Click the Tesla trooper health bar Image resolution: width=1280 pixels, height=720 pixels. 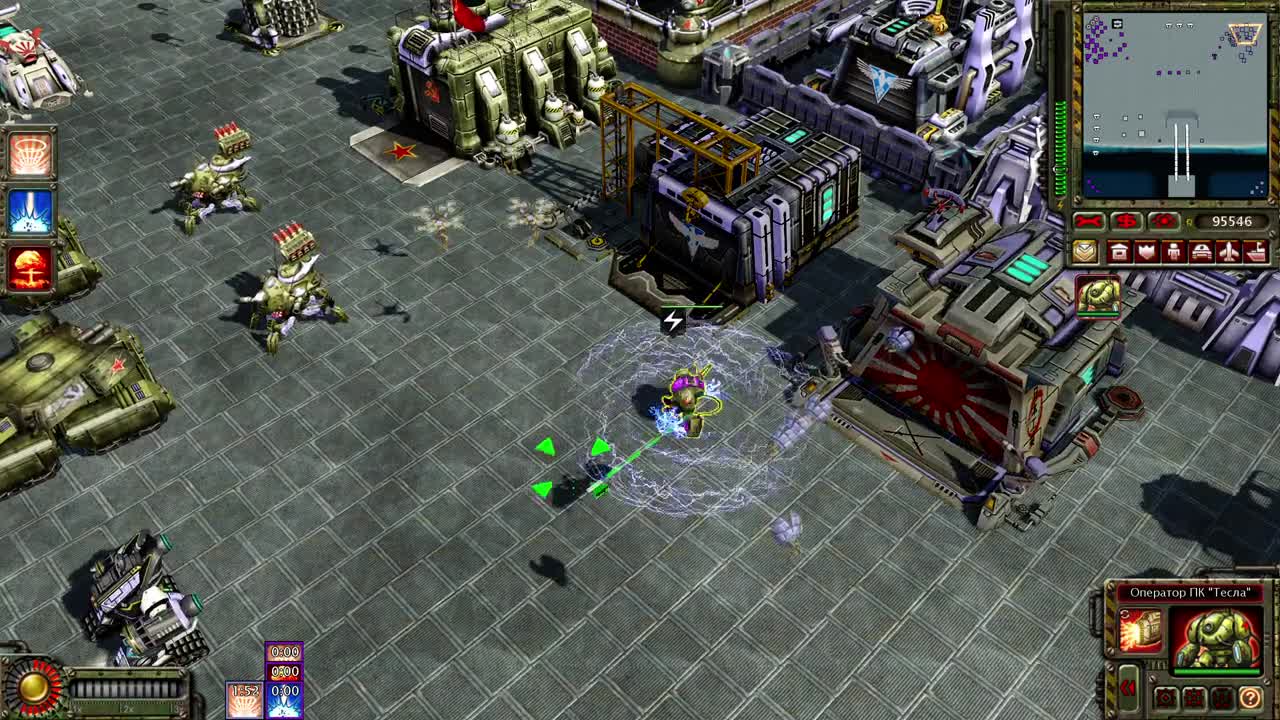(x=1217, y=670)
